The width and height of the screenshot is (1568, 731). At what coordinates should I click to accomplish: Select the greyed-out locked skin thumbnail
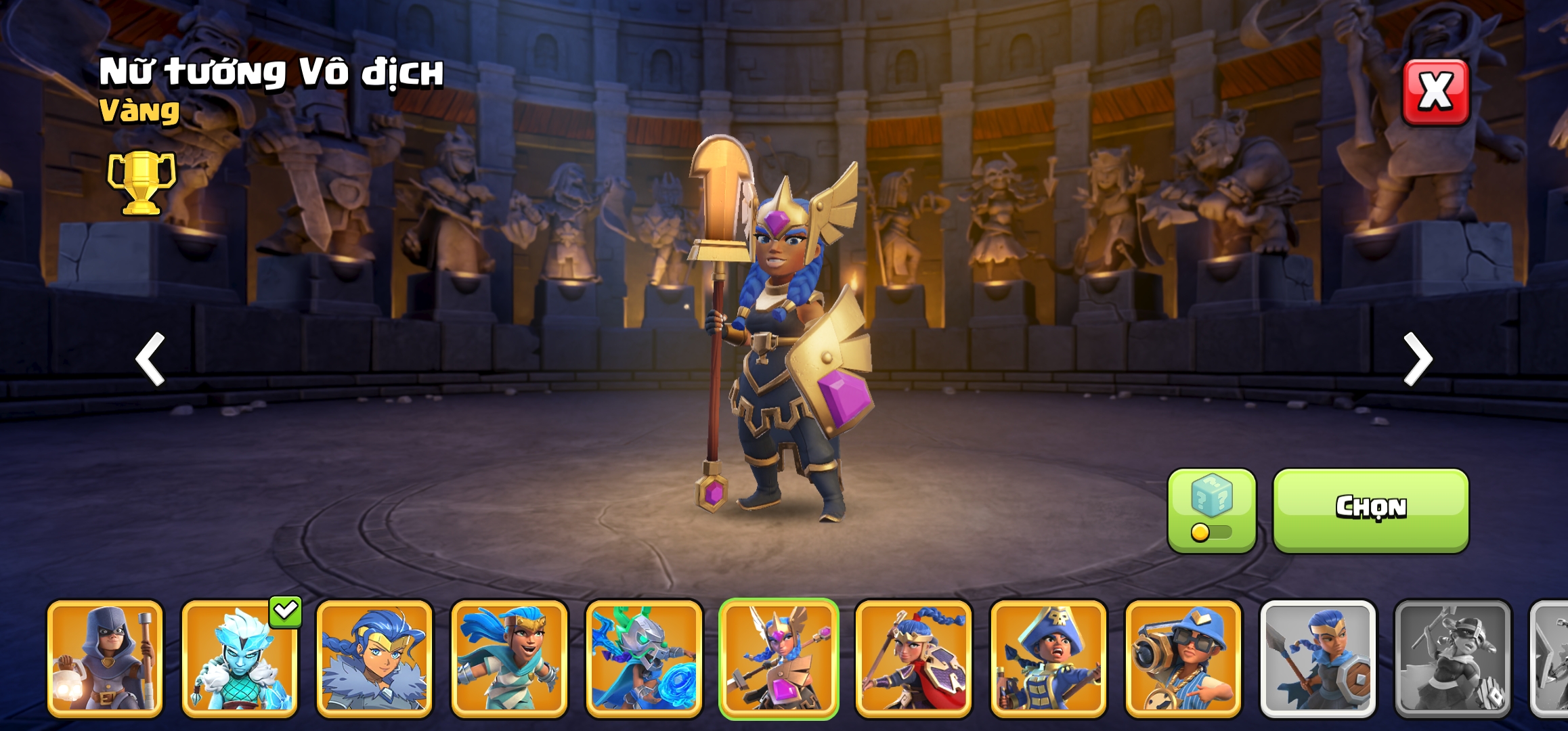click(1452, 658)
